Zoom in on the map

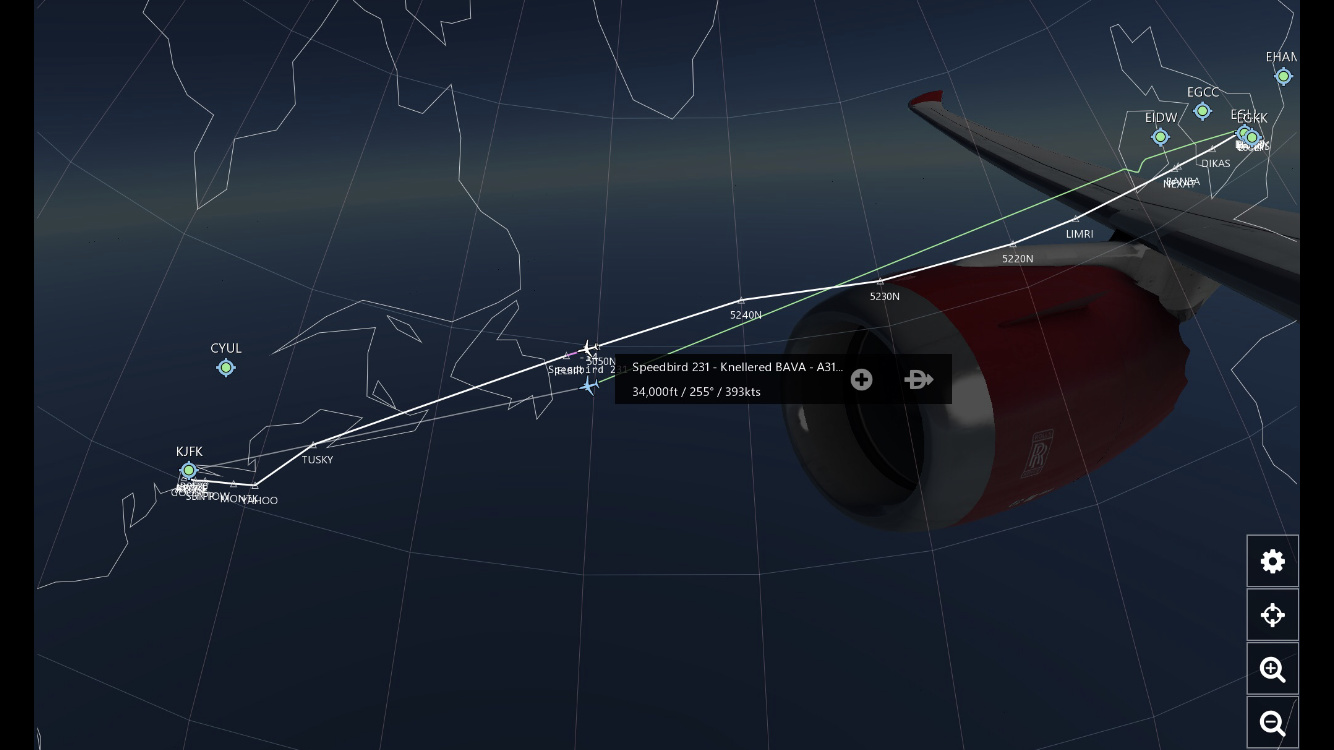pos(1272,669)
